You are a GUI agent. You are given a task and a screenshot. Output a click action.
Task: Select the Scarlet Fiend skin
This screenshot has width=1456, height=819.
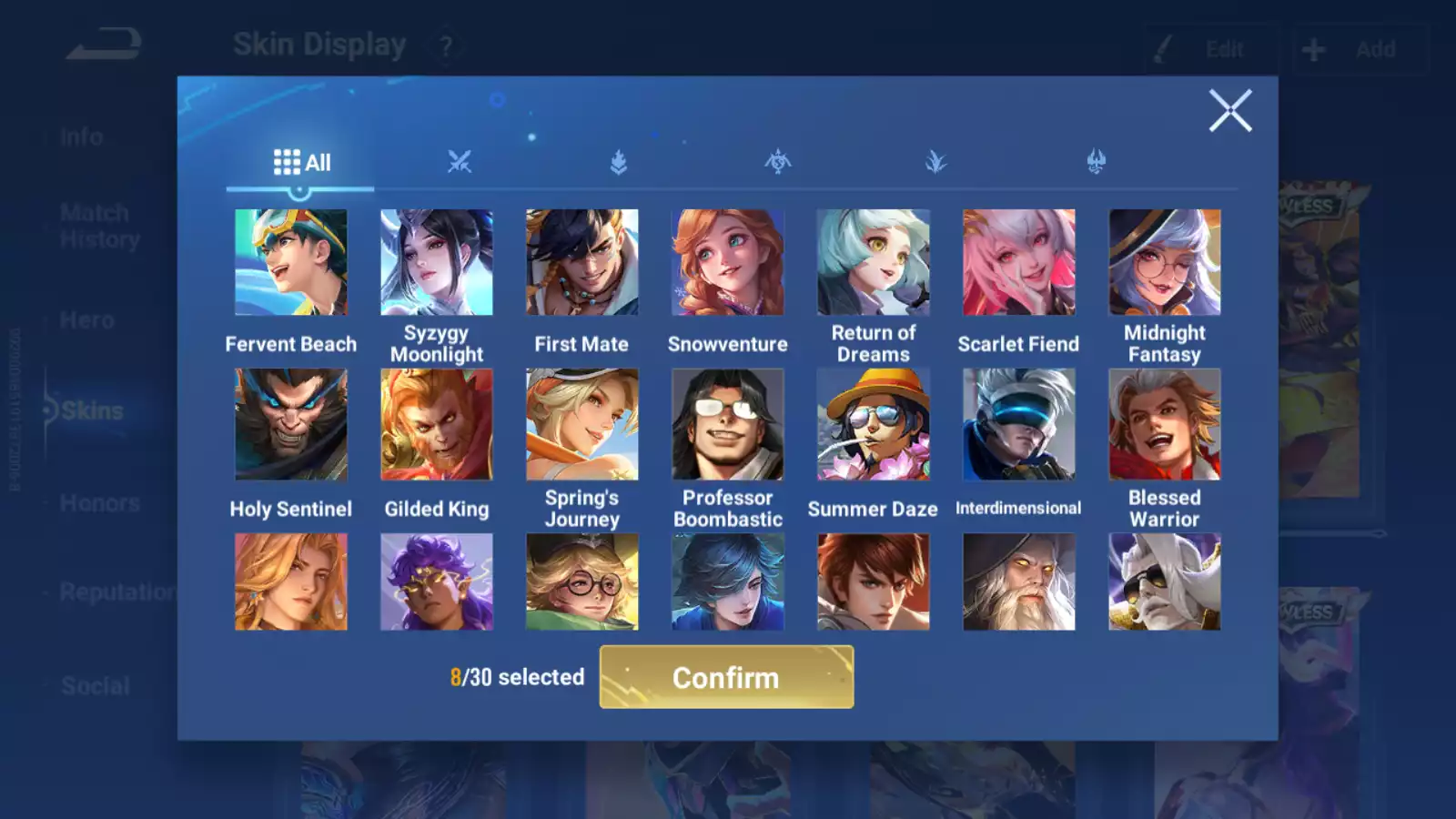tap(1019, 262)
